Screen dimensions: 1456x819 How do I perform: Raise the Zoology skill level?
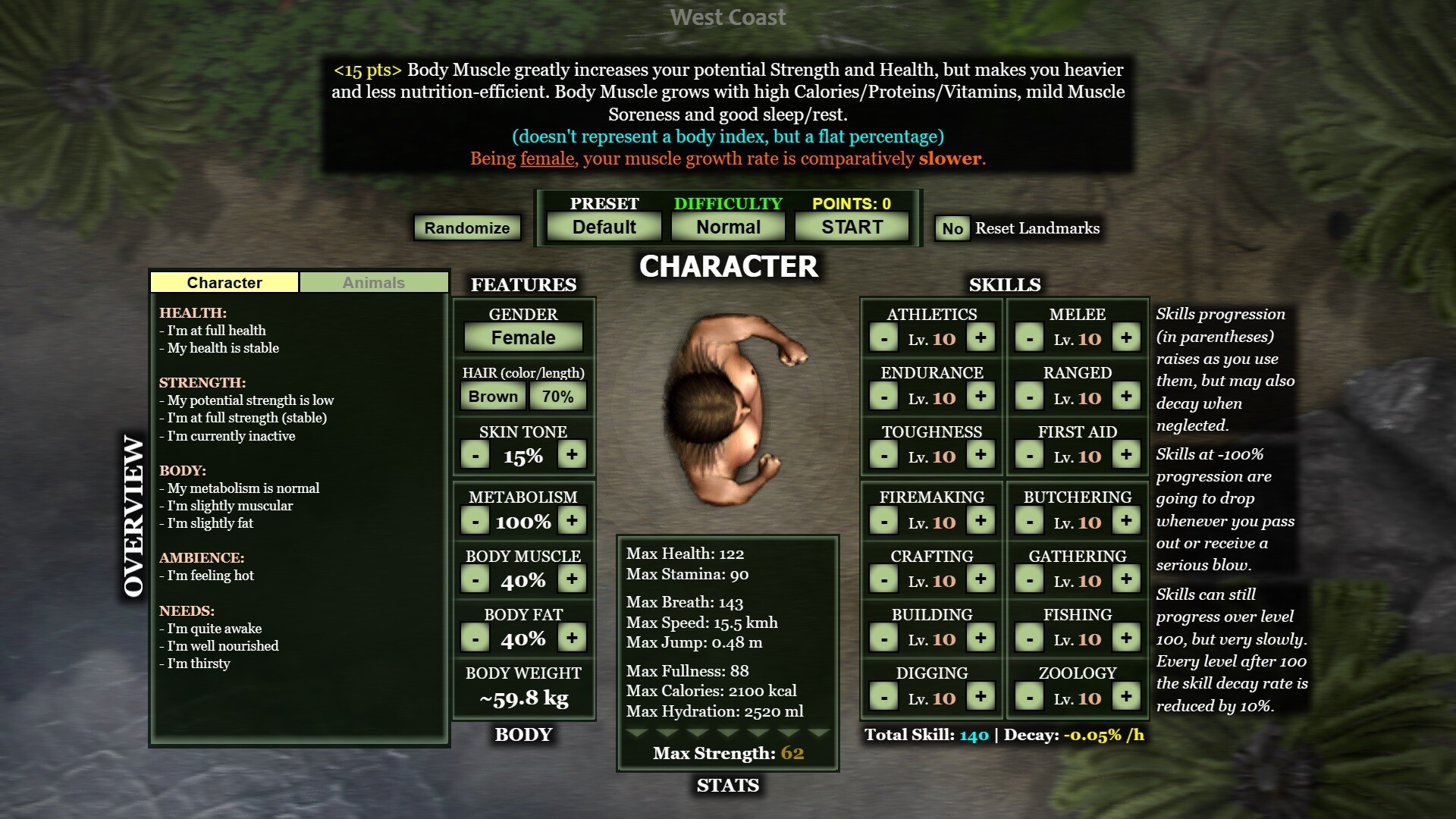tap(1126, 697)
